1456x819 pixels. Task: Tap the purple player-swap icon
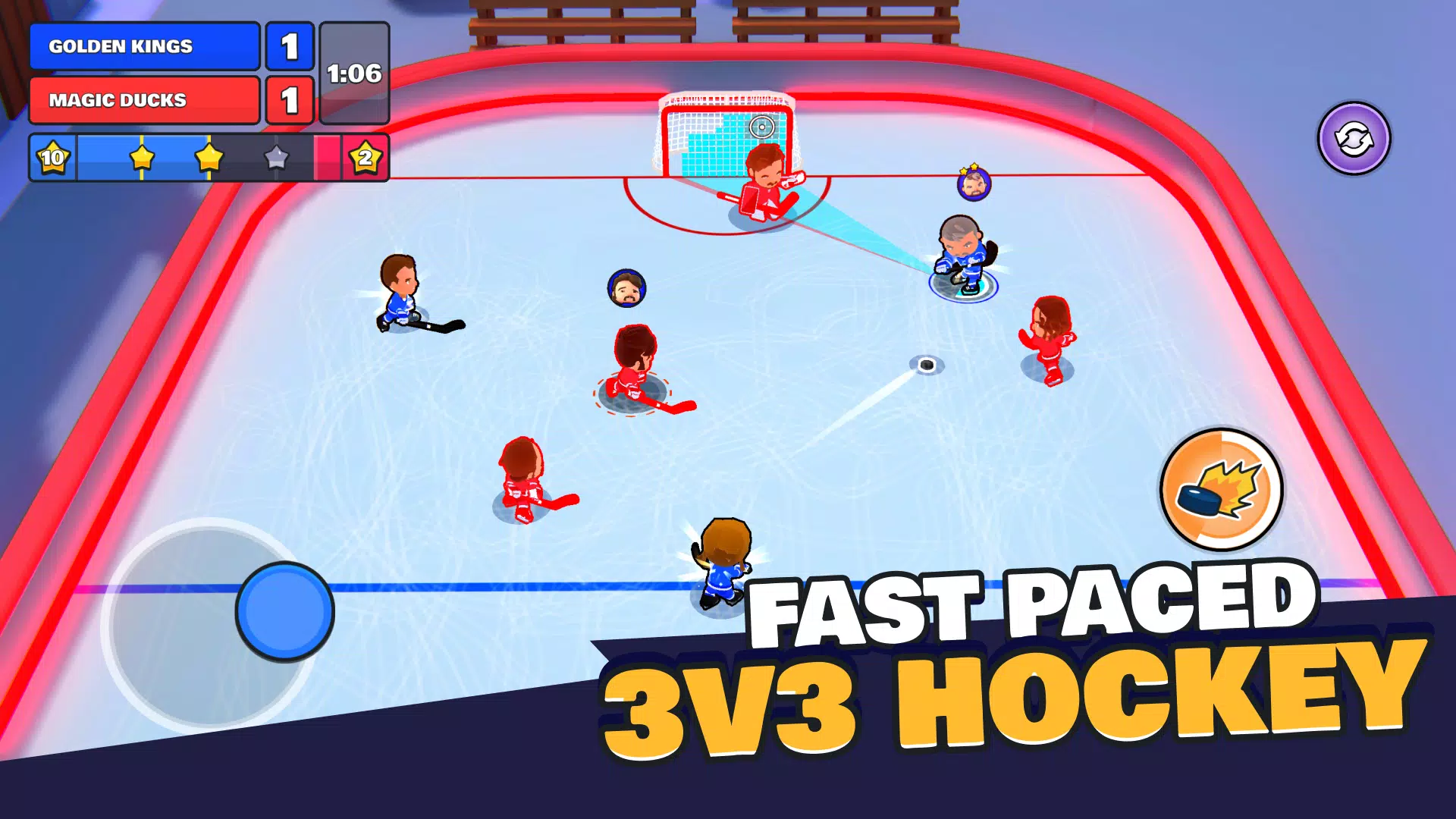[1354, 139]
